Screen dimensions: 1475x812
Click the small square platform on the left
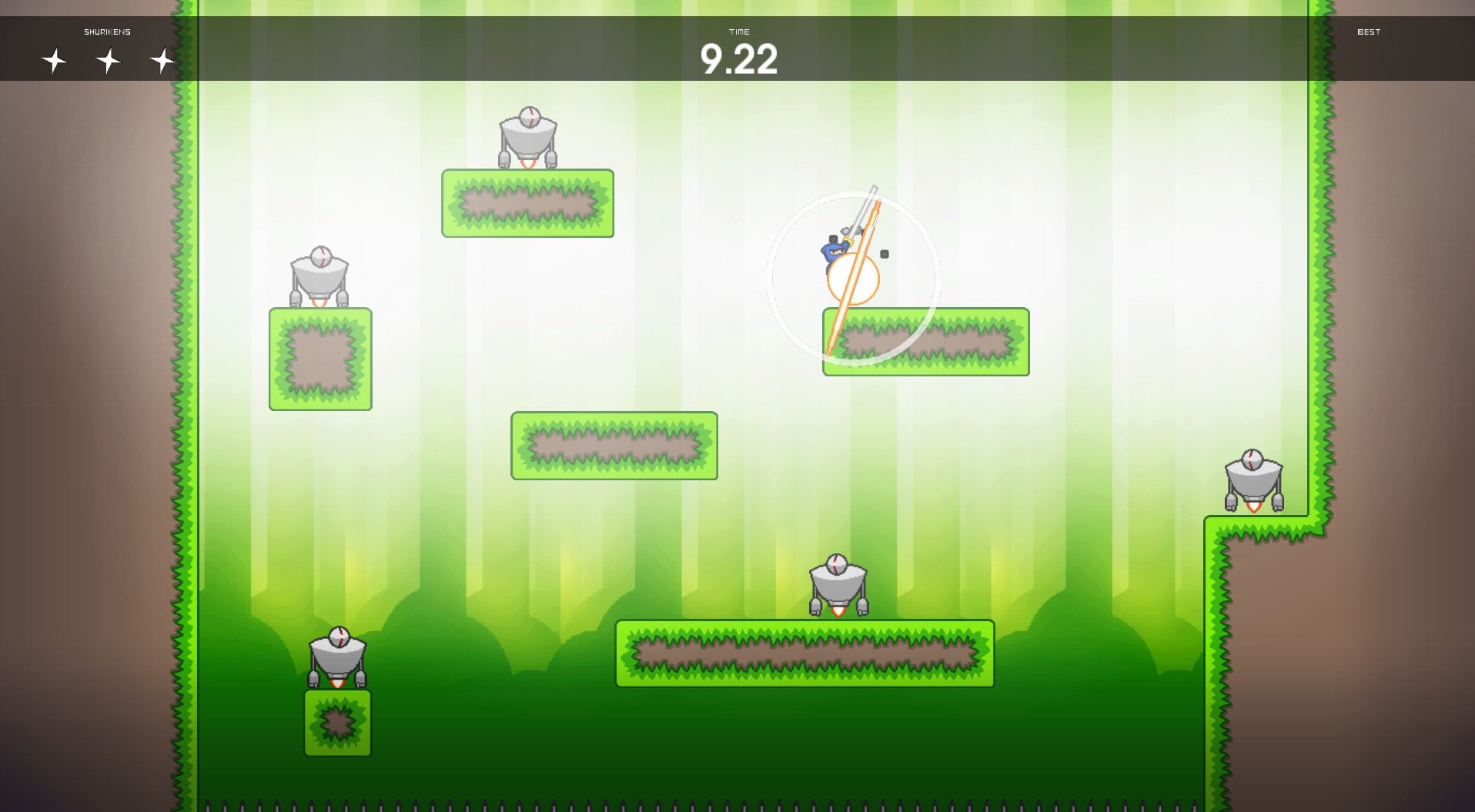[x=320, y=358]
